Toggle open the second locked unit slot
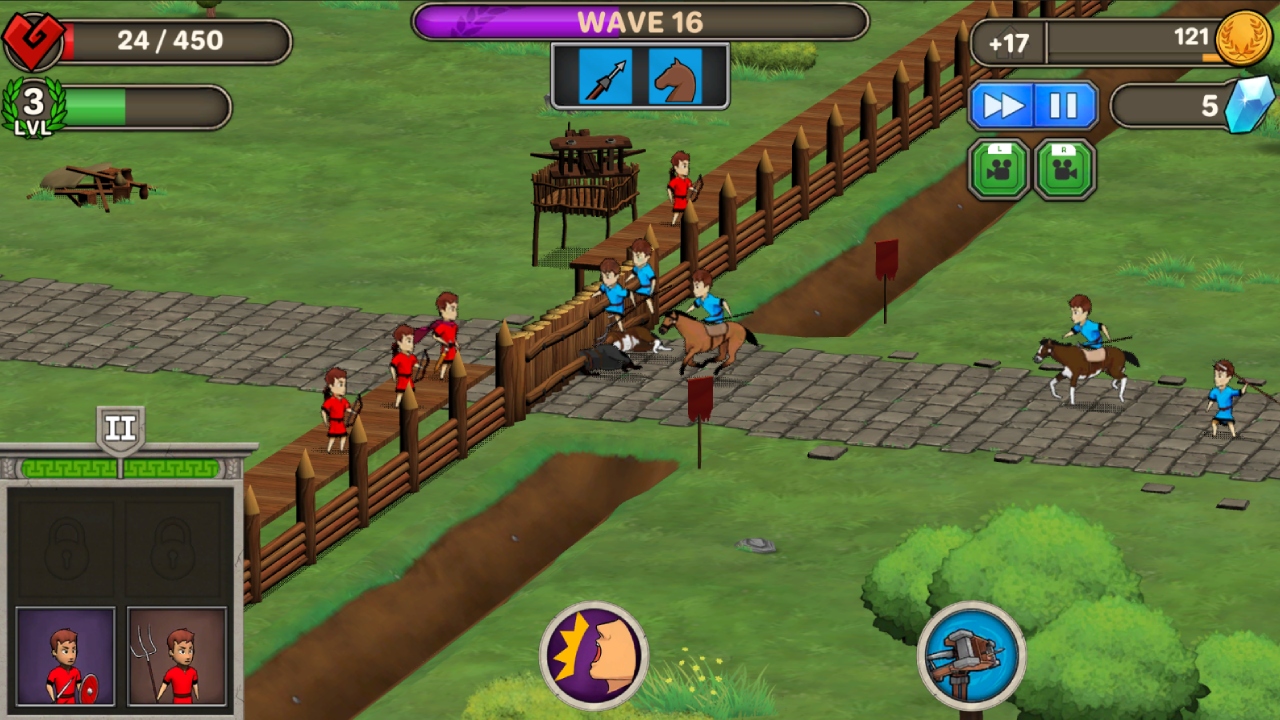1280x720 pixels. [175, 548]
